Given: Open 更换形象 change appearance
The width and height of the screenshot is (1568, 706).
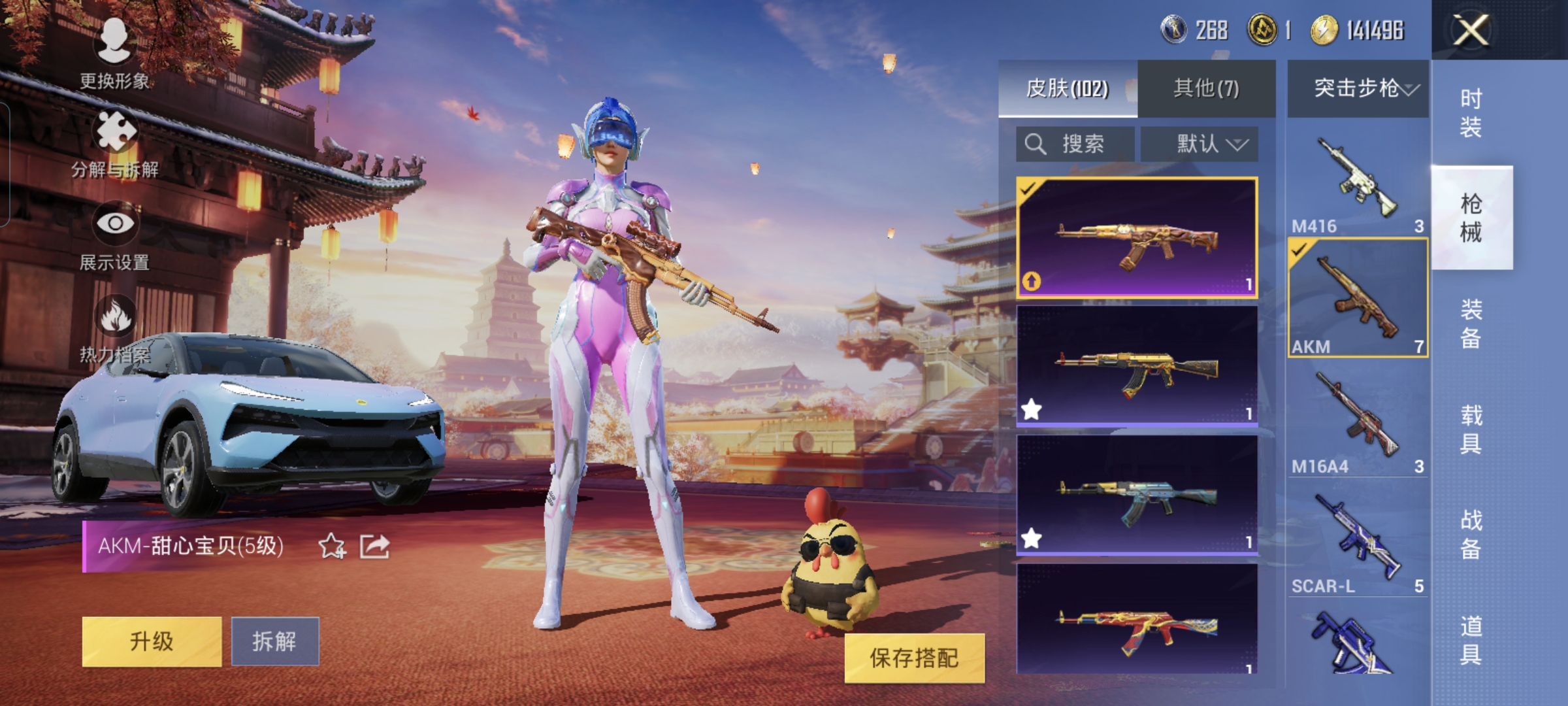Looking at the screenshot, I should (x=114, y=54).
